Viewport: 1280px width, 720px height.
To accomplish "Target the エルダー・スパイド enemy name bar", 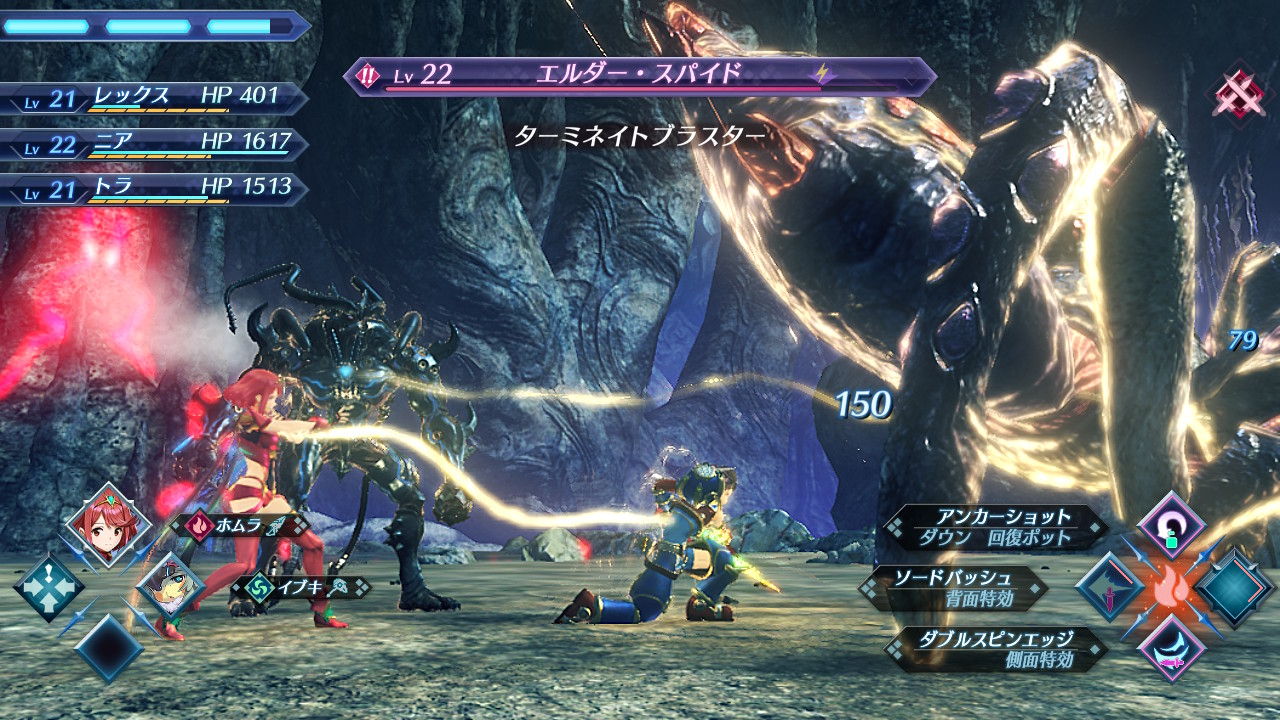I will [x=640, y=76].
